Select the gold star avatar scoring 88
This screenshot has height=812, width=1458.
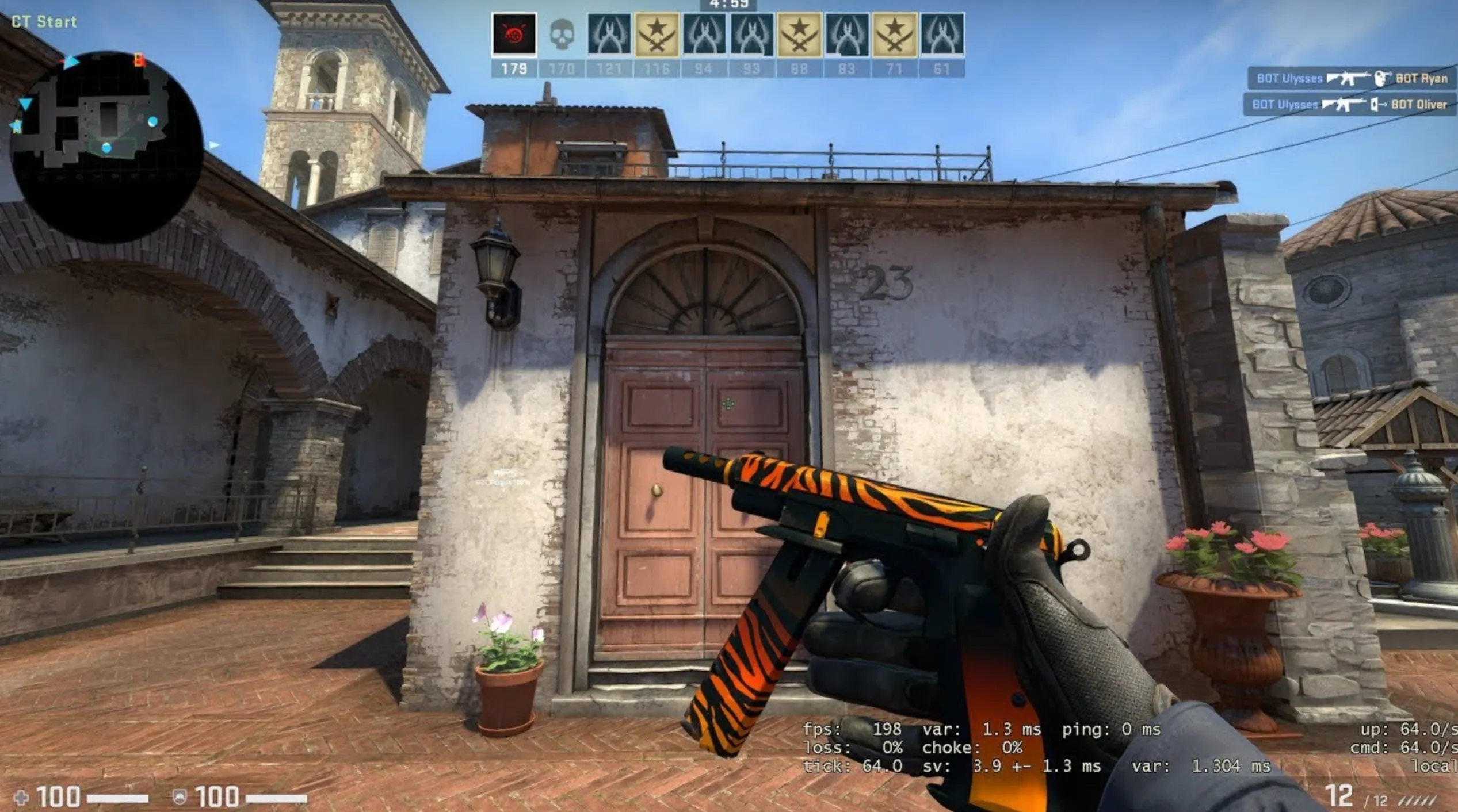click(x=799, y=35)
